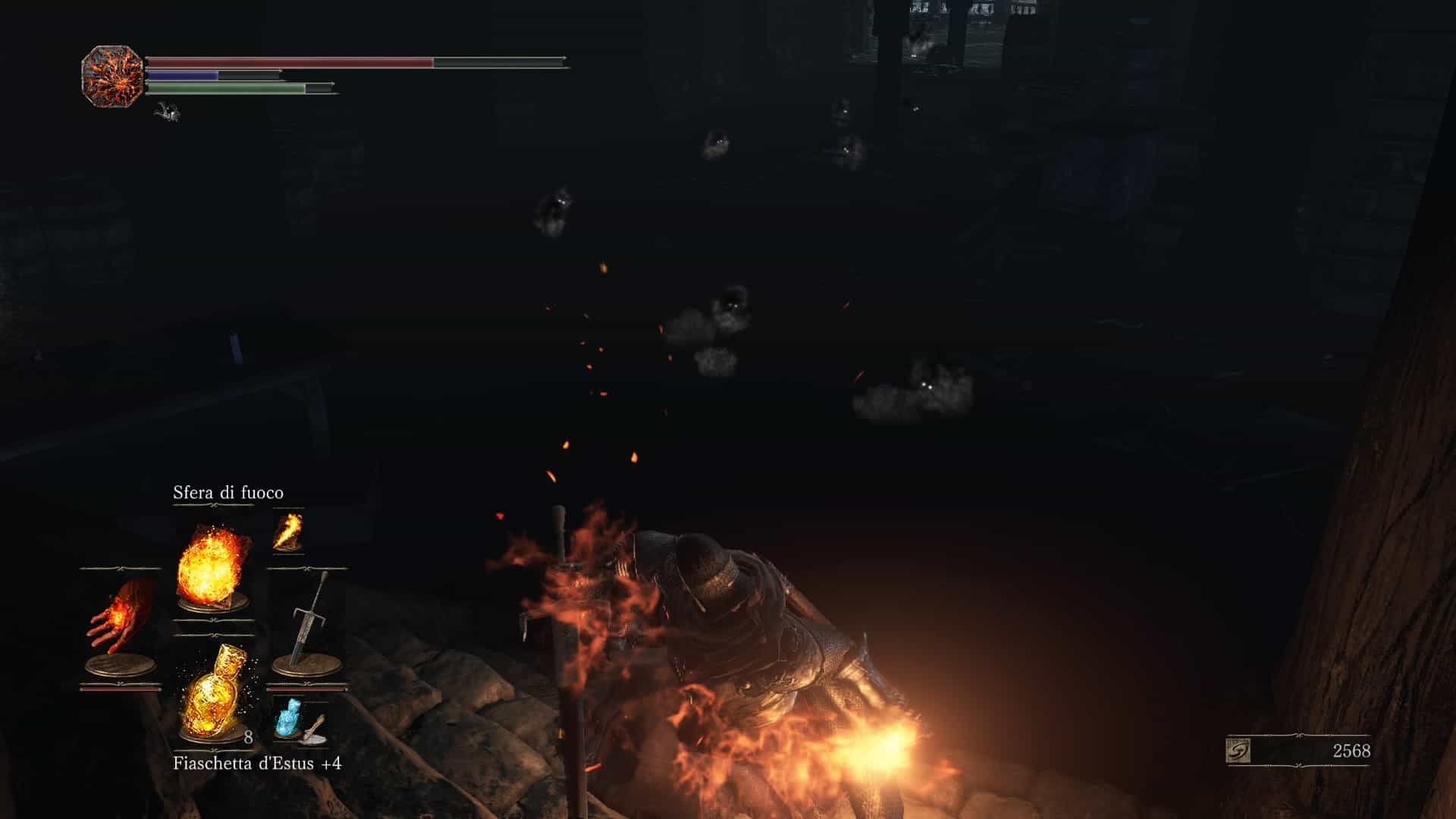
Task: Click the ember emblem beside the health bar
Action: tap(112, 77)
